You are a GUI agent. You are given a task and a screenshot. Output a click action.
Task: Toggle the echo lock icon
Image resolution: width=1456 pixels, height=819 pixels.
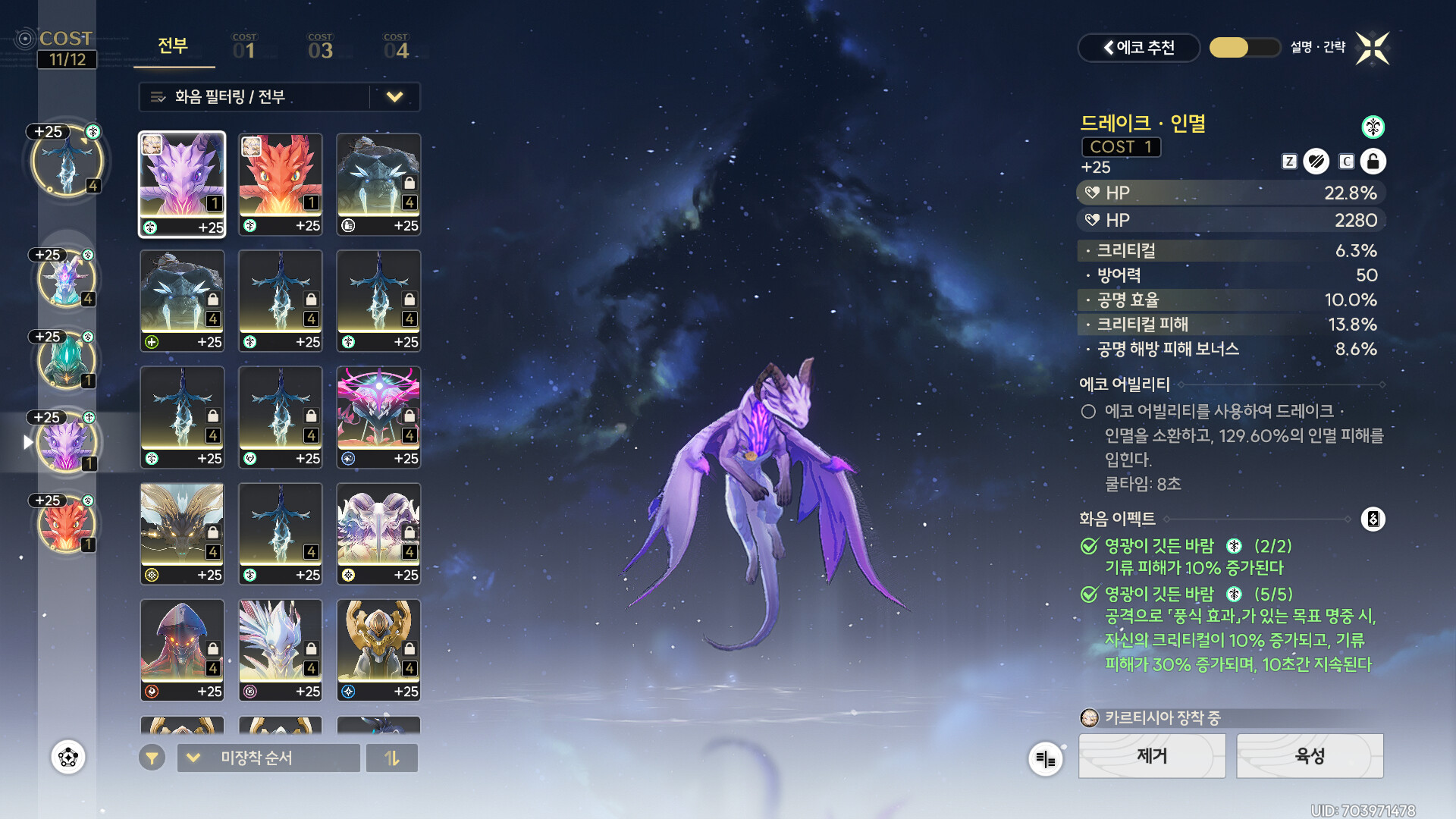pos(1373,162)
